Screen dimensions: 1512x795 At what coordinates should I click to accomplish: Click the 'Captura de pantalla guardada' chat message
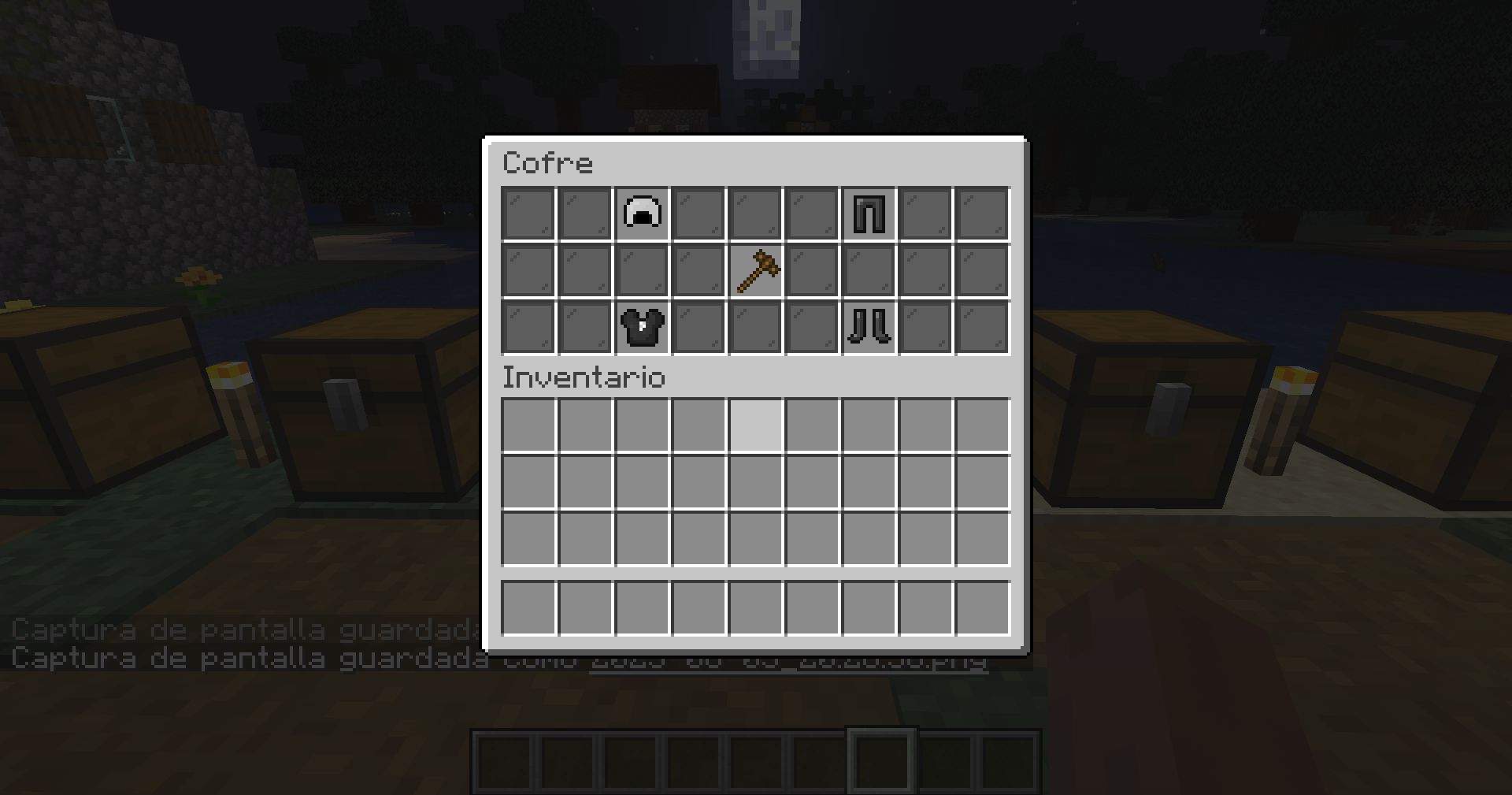tap(236, 630)
